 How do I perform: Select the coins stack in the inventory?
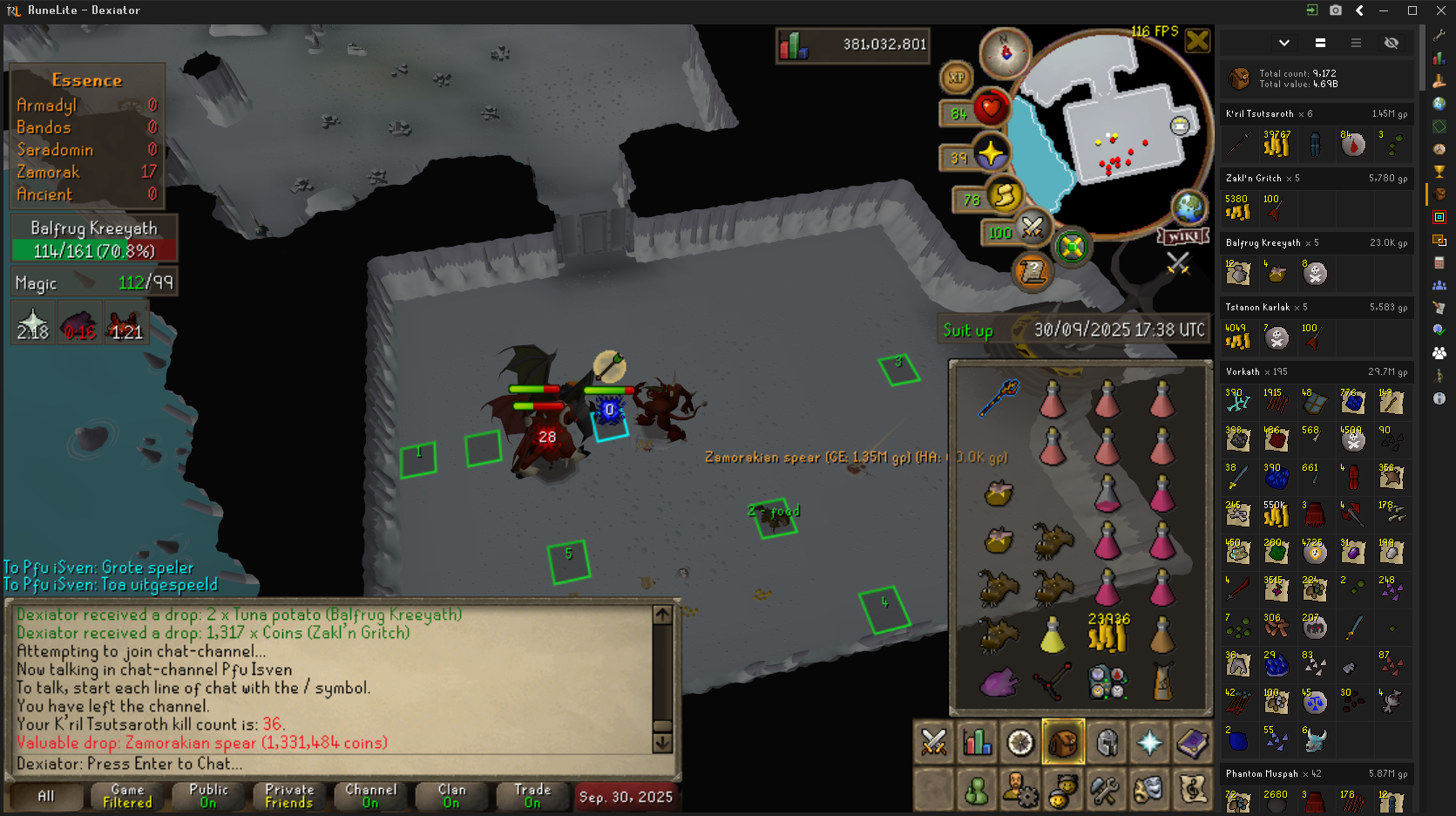(1107, 632)
